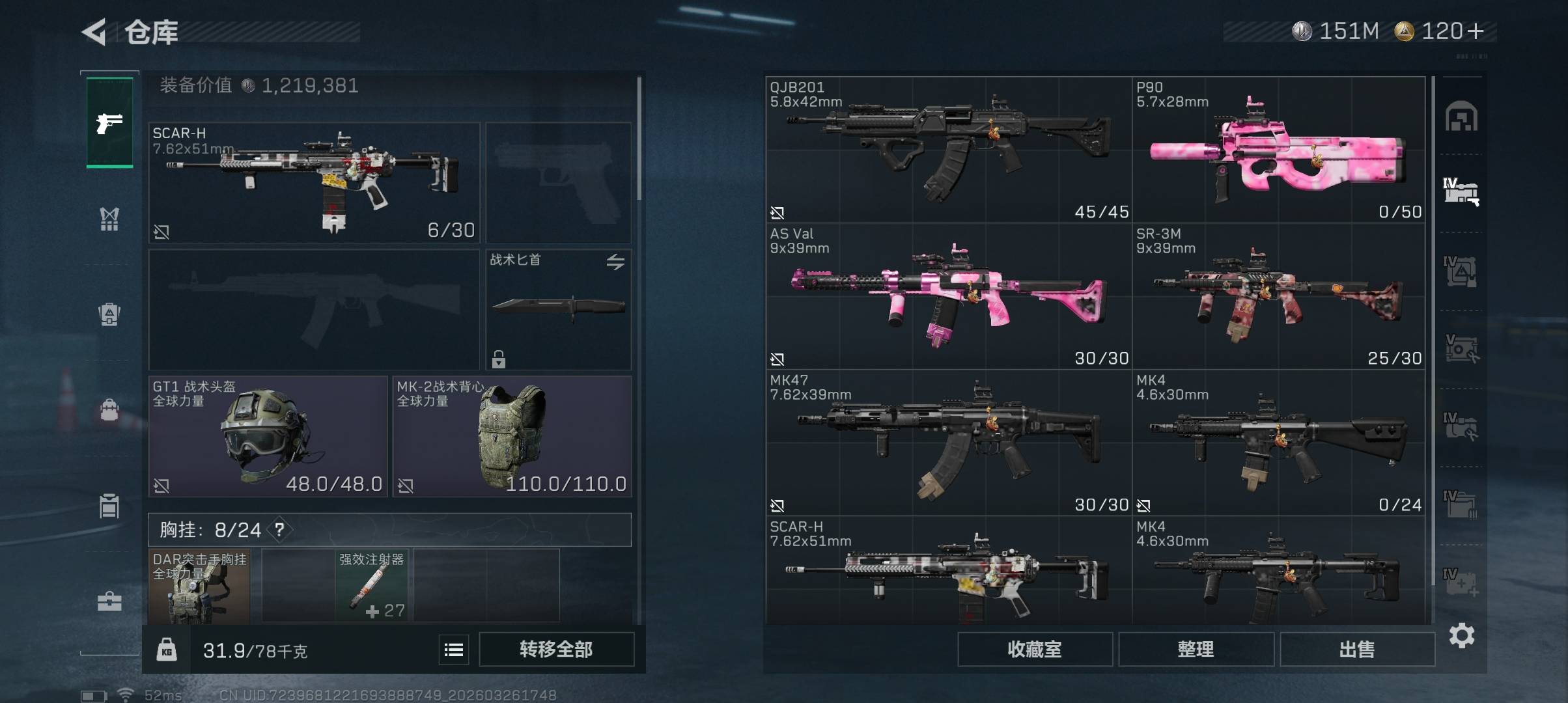Select the MK-2战术背心 armor slot
Viewport: 1568px width, 703px height.
pos(512,436)
